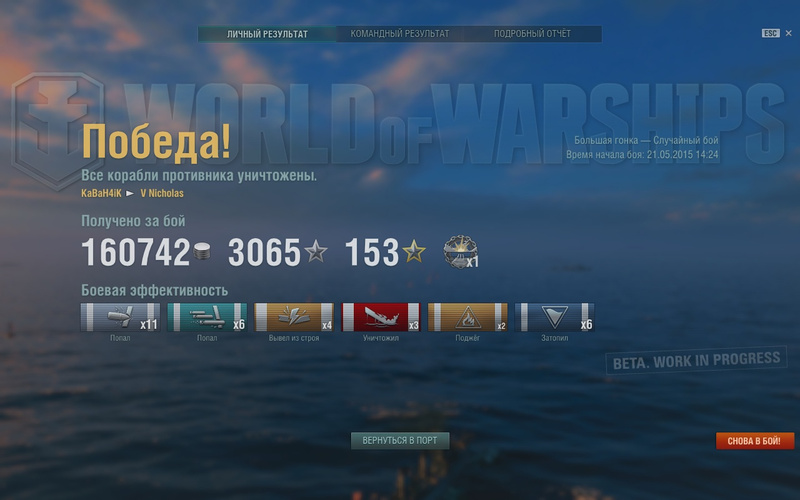Viewport: 800px width, 500px height.
Task: Open the Командный результат tab
Action: 399,34
